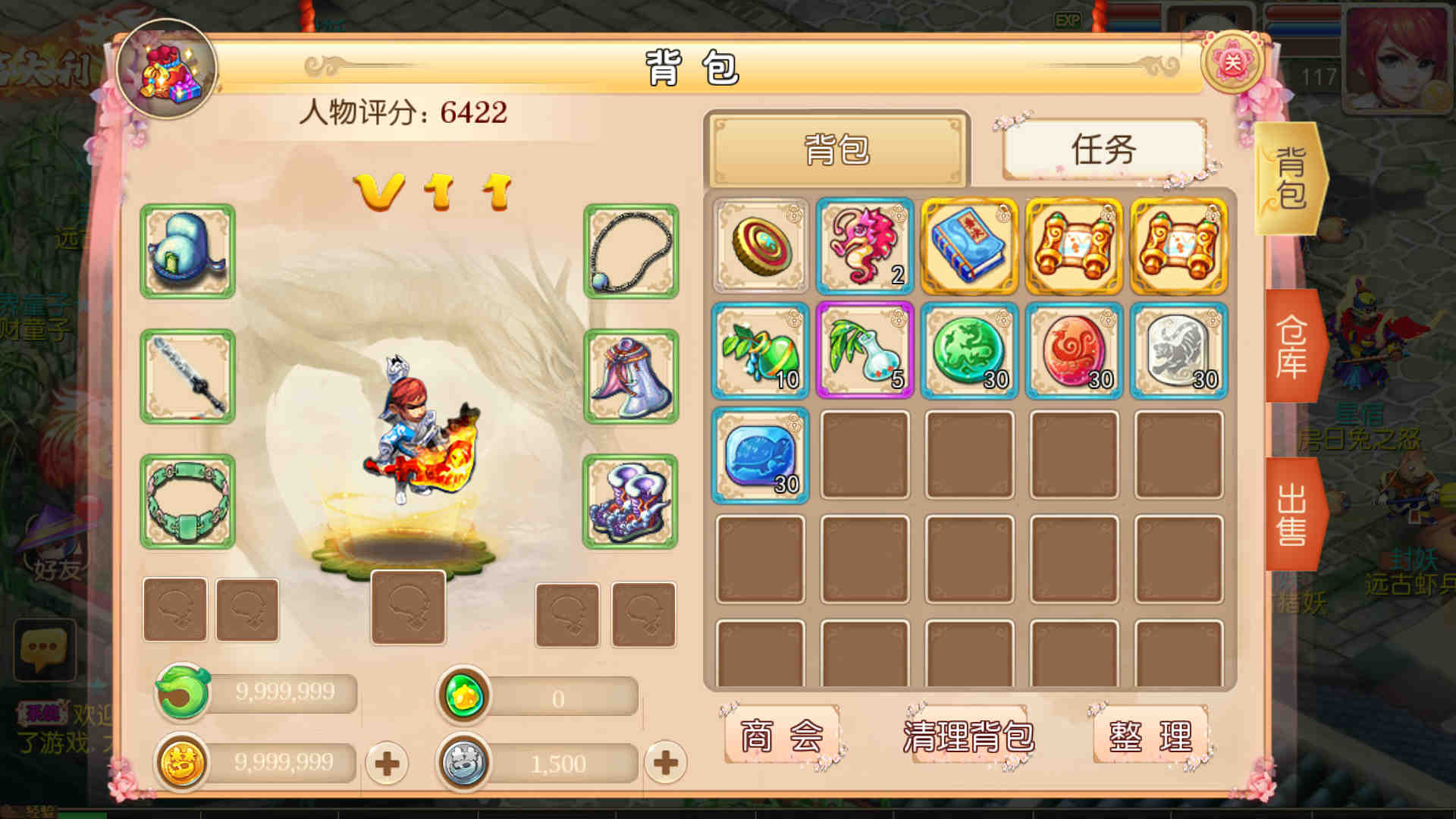Select the gold coin medallion item

tap(760, 246)
